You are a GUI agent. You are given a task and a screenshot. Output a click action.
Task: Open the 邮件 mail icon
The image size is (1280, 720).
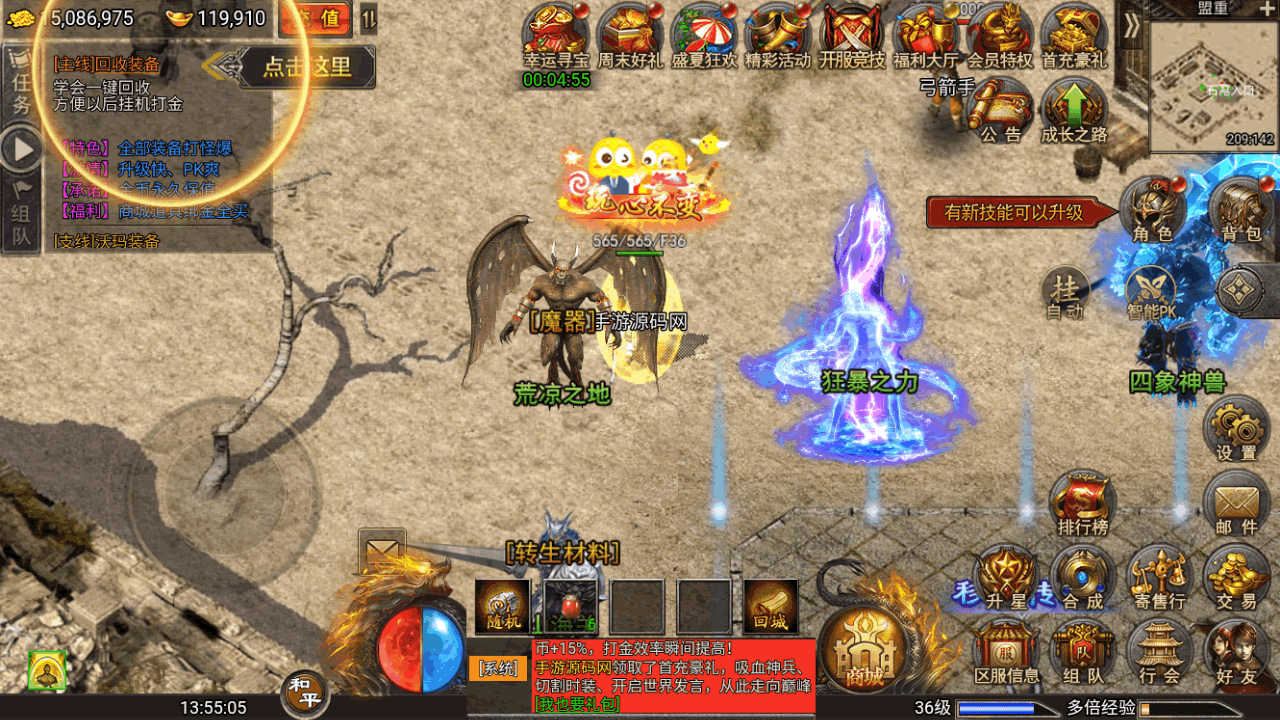1236,503
